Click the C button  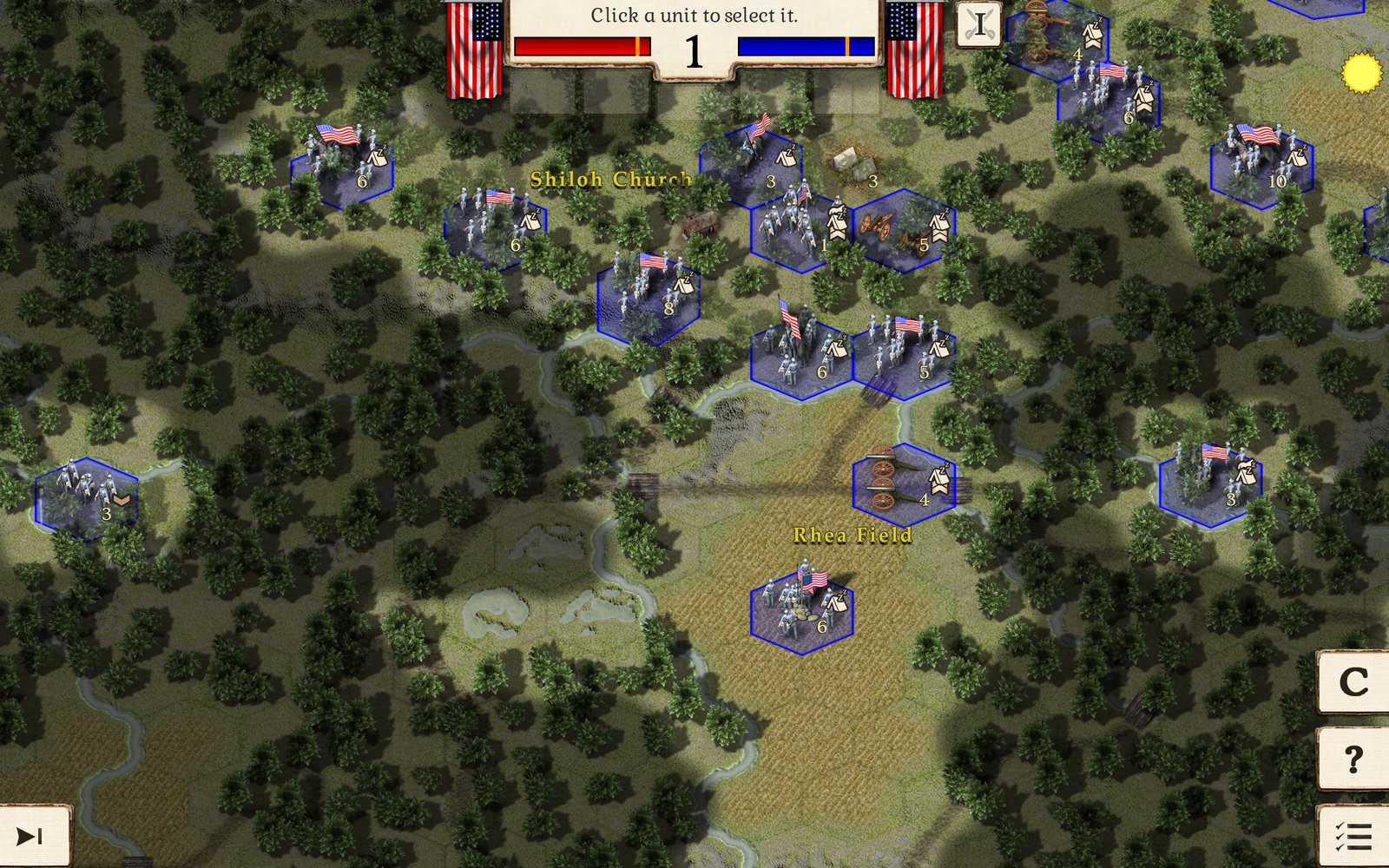tap(1353, 683)
